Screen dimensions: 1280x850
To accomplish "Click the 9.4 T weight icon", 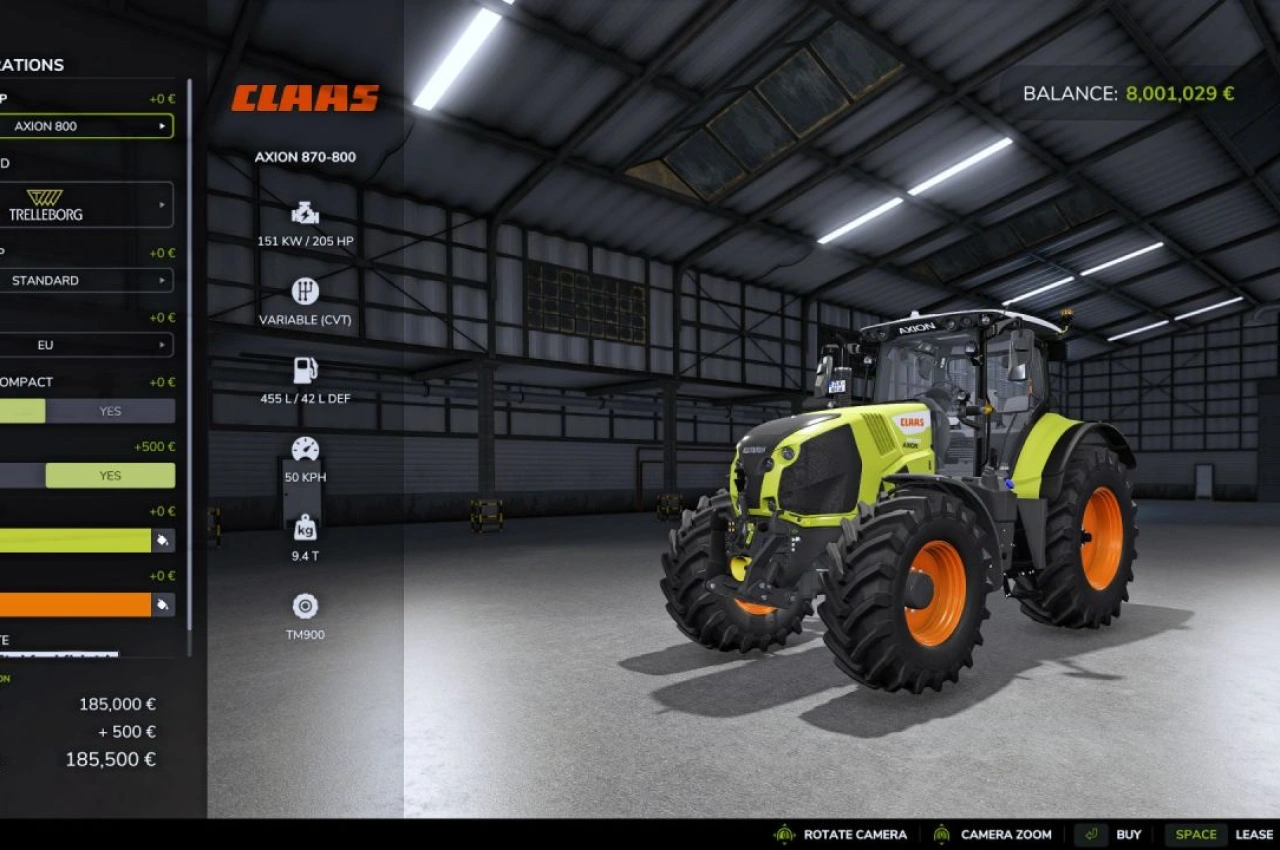I will [304, 525].
